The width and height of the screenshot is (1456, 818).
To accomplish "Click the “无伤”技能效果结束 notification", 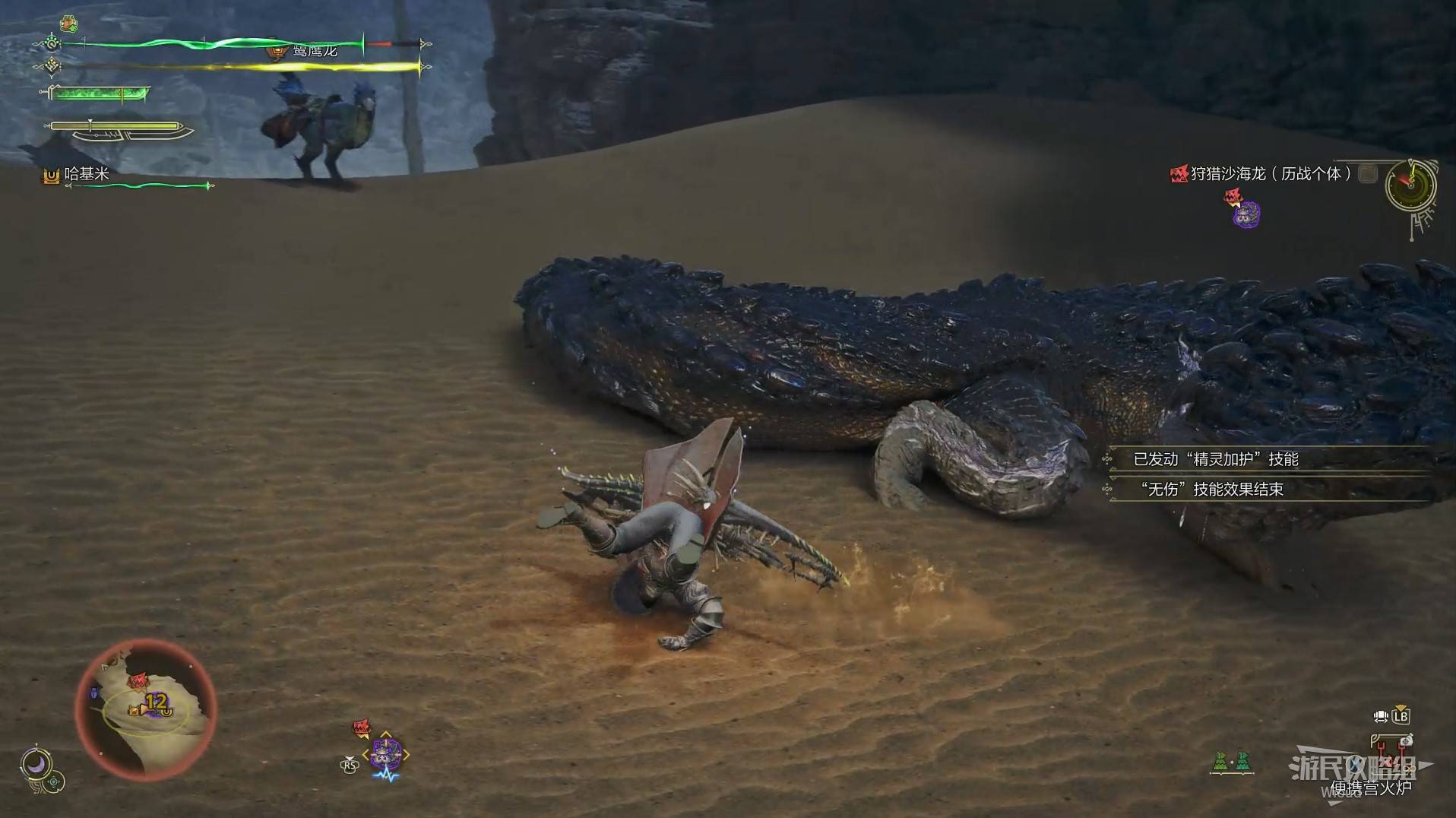I will [1211, 490].
